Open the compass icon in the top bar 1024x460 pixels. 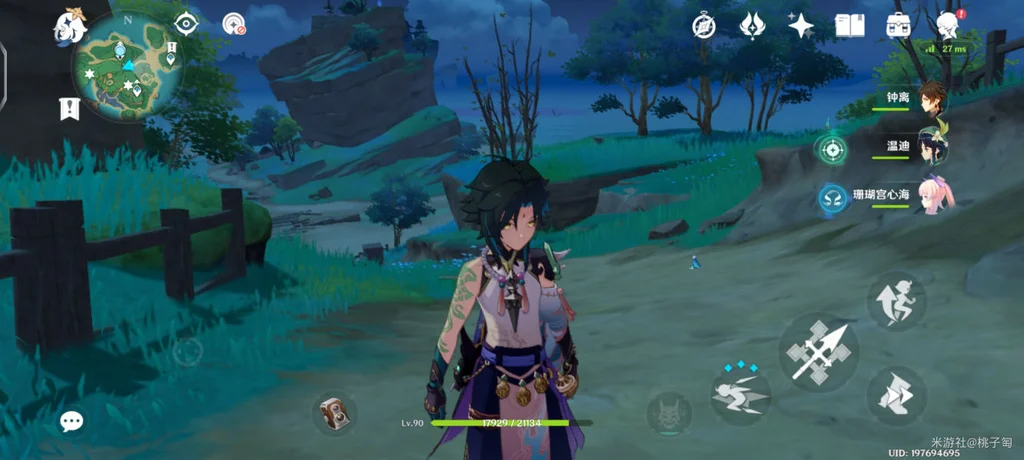pos(704,26)
